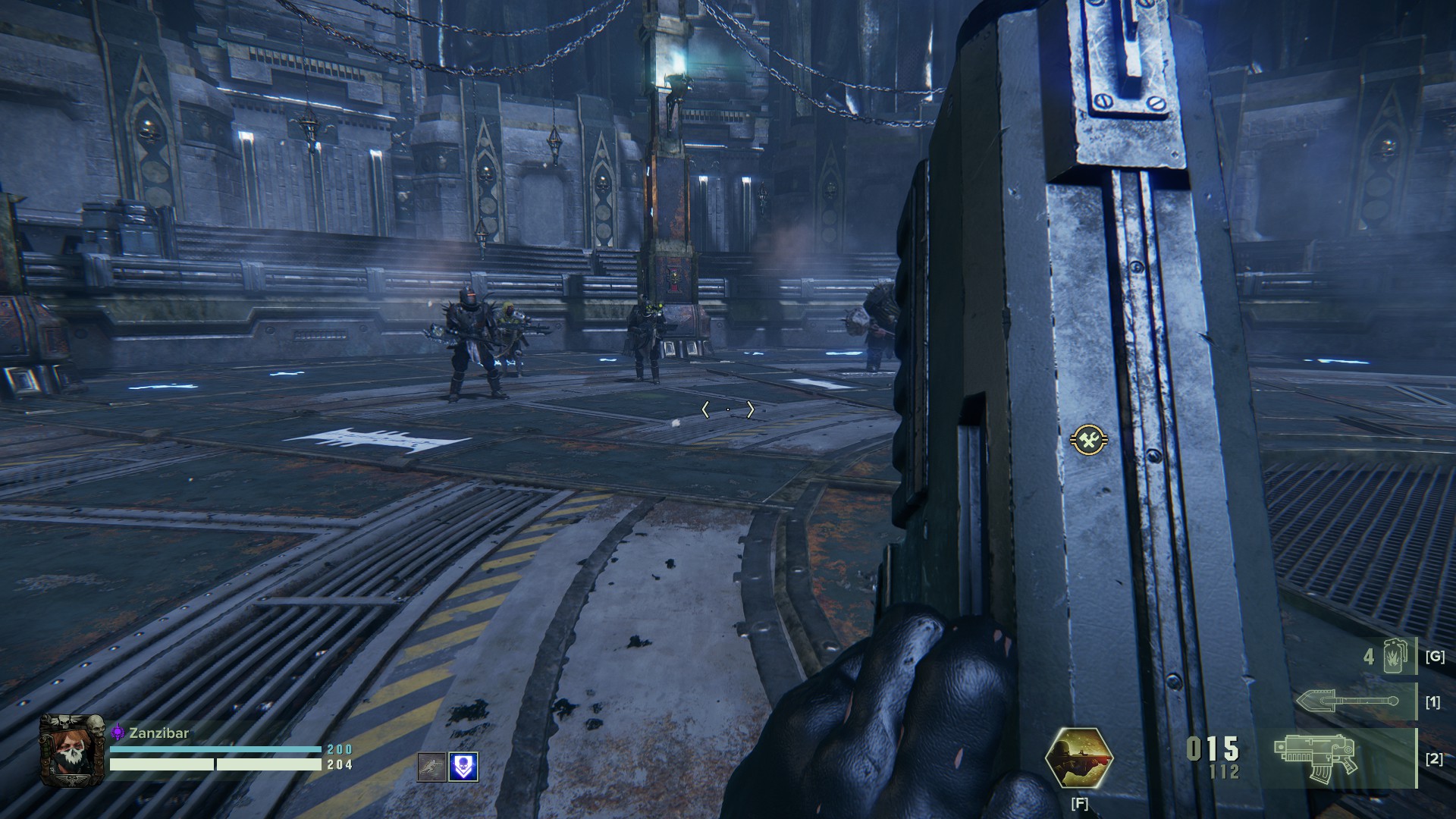Click the purple class emblem beside Zanzibar
This screenshot has height=819, width=1456.
pyautogui.click(x=118, y=733)
